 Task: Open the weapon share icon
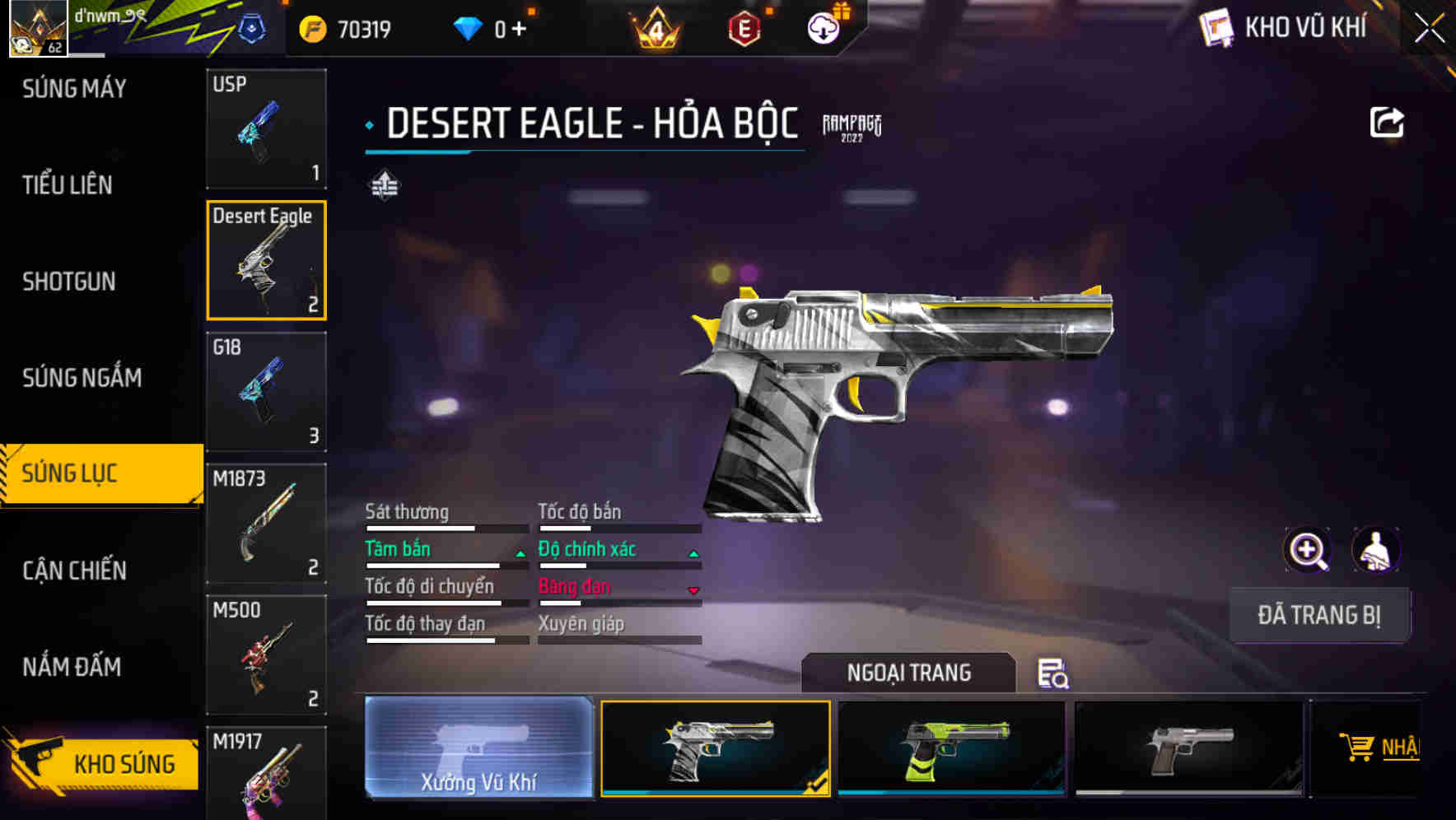(1388, 122)
